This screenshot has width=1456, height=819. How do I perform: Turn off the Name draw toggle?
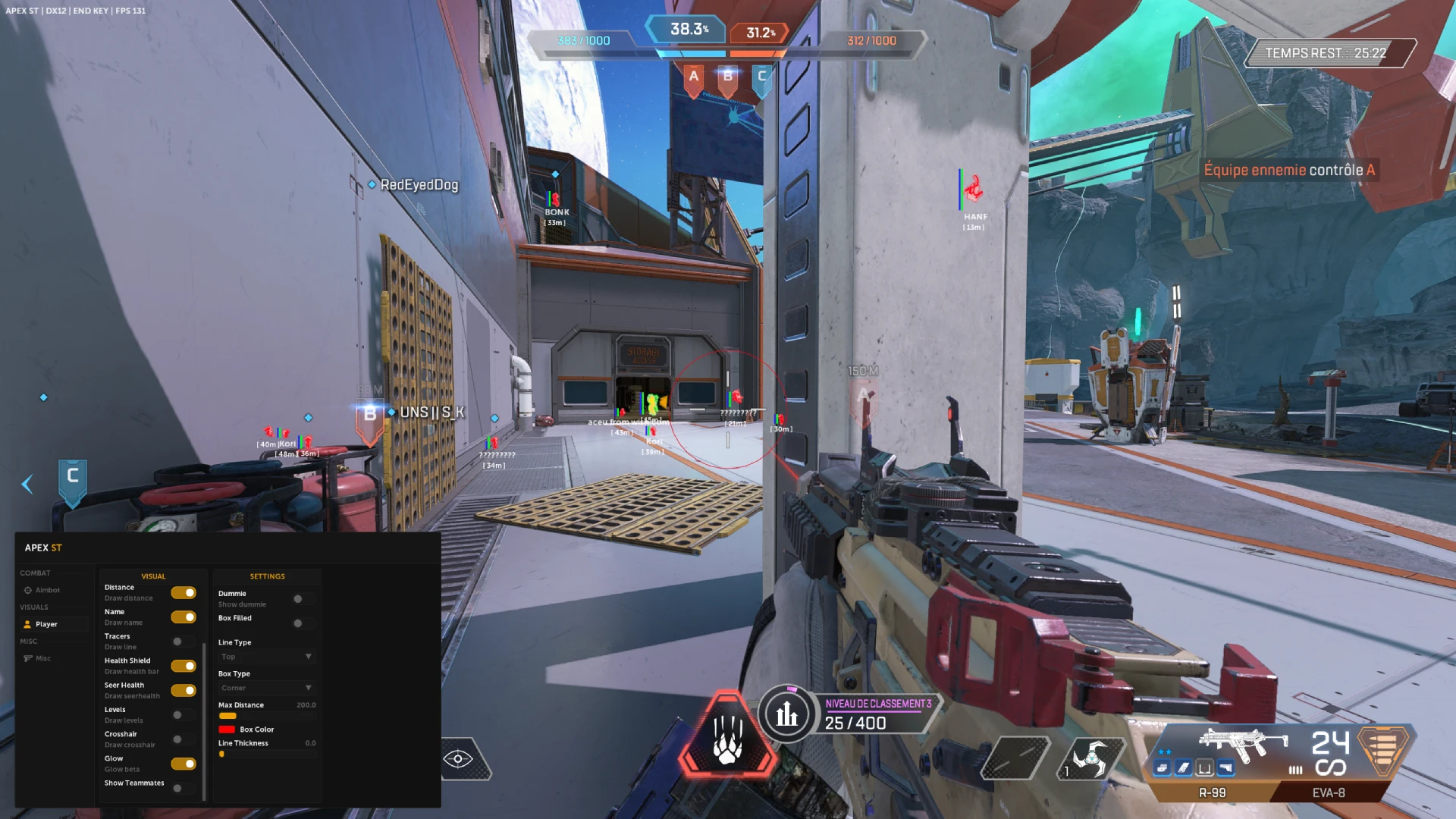184,617
